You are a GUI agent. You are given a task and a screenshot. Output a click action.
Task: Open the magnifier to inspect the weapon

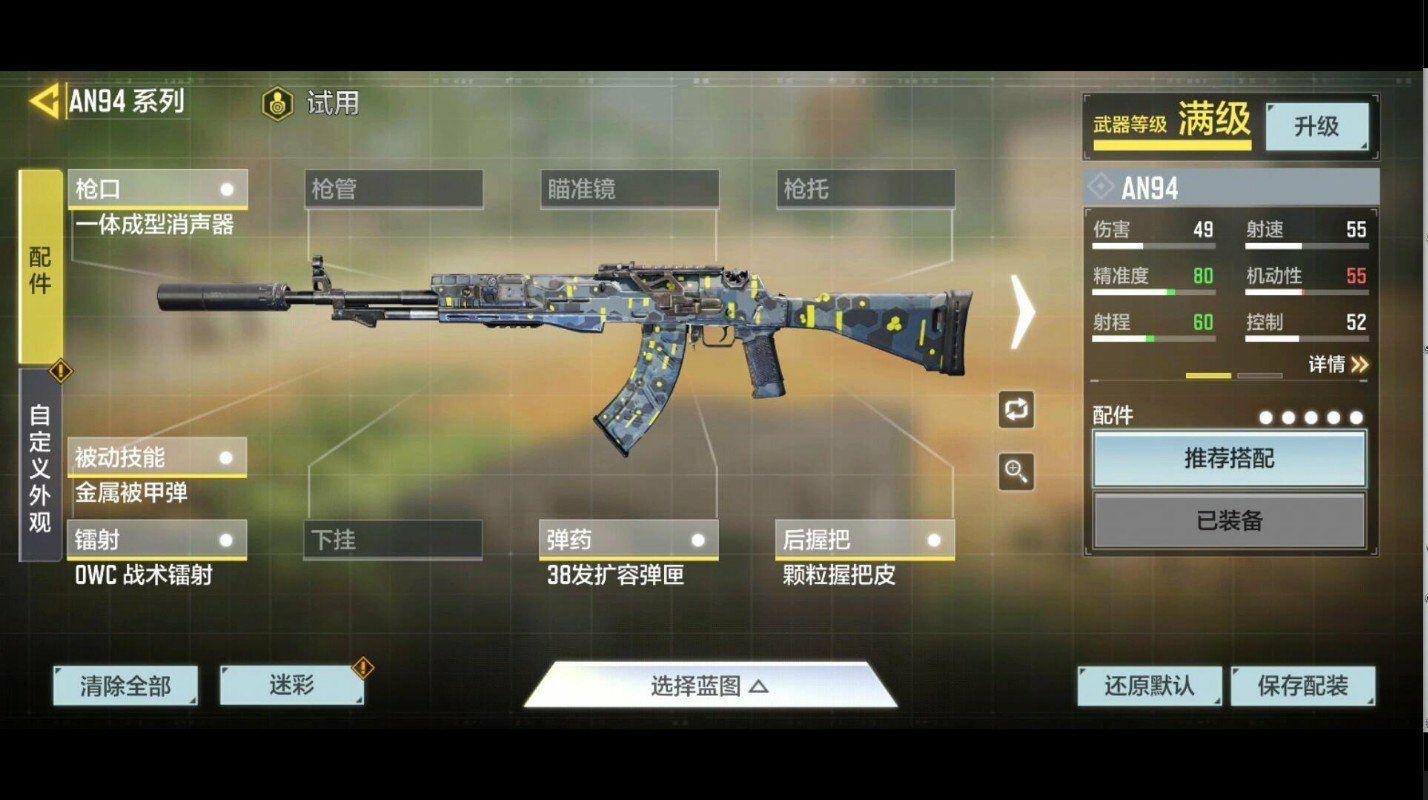pos(1017,470)
